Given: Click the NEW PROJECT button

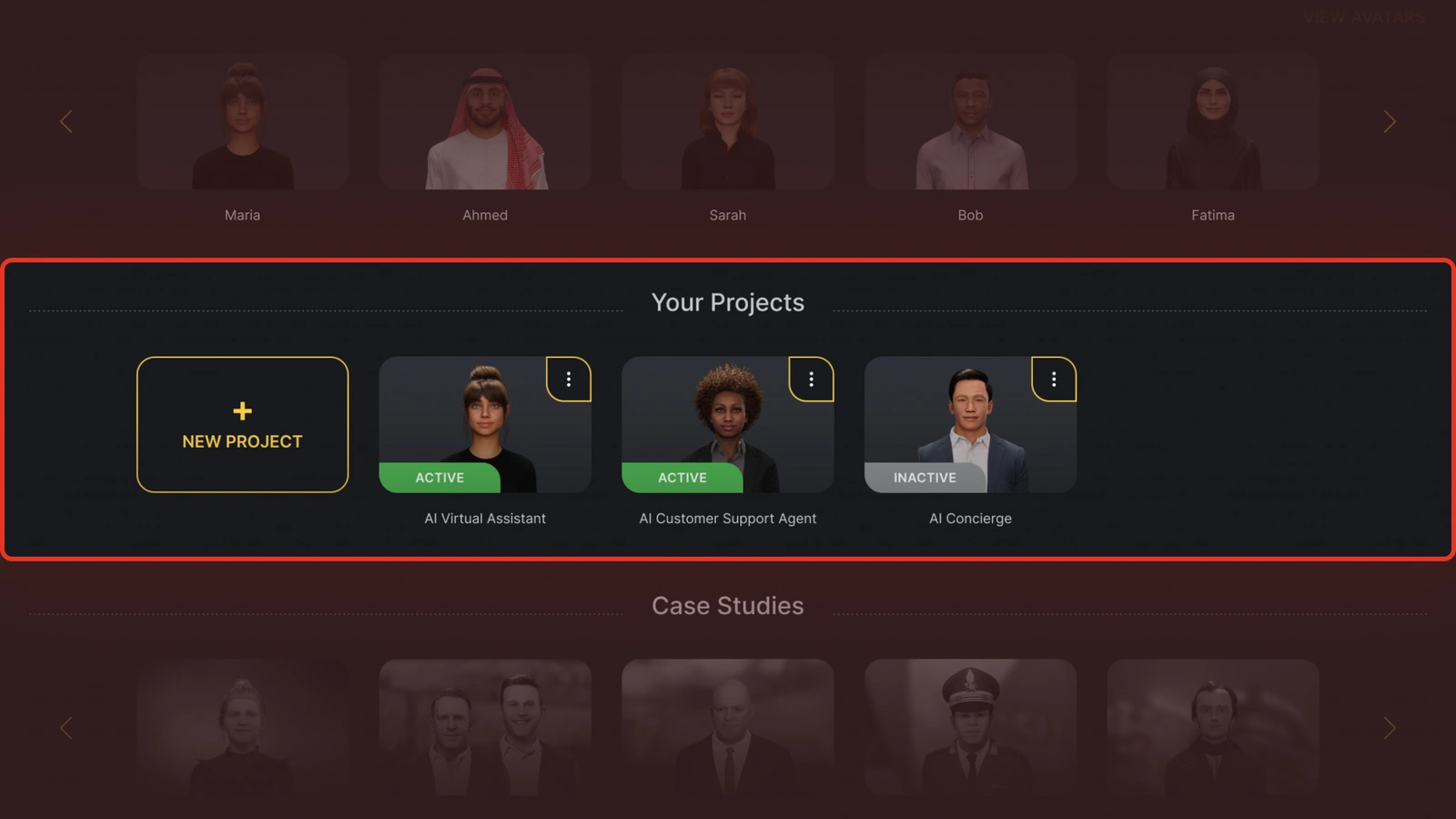Looking at the screenshot, I should tap(241, 424).
